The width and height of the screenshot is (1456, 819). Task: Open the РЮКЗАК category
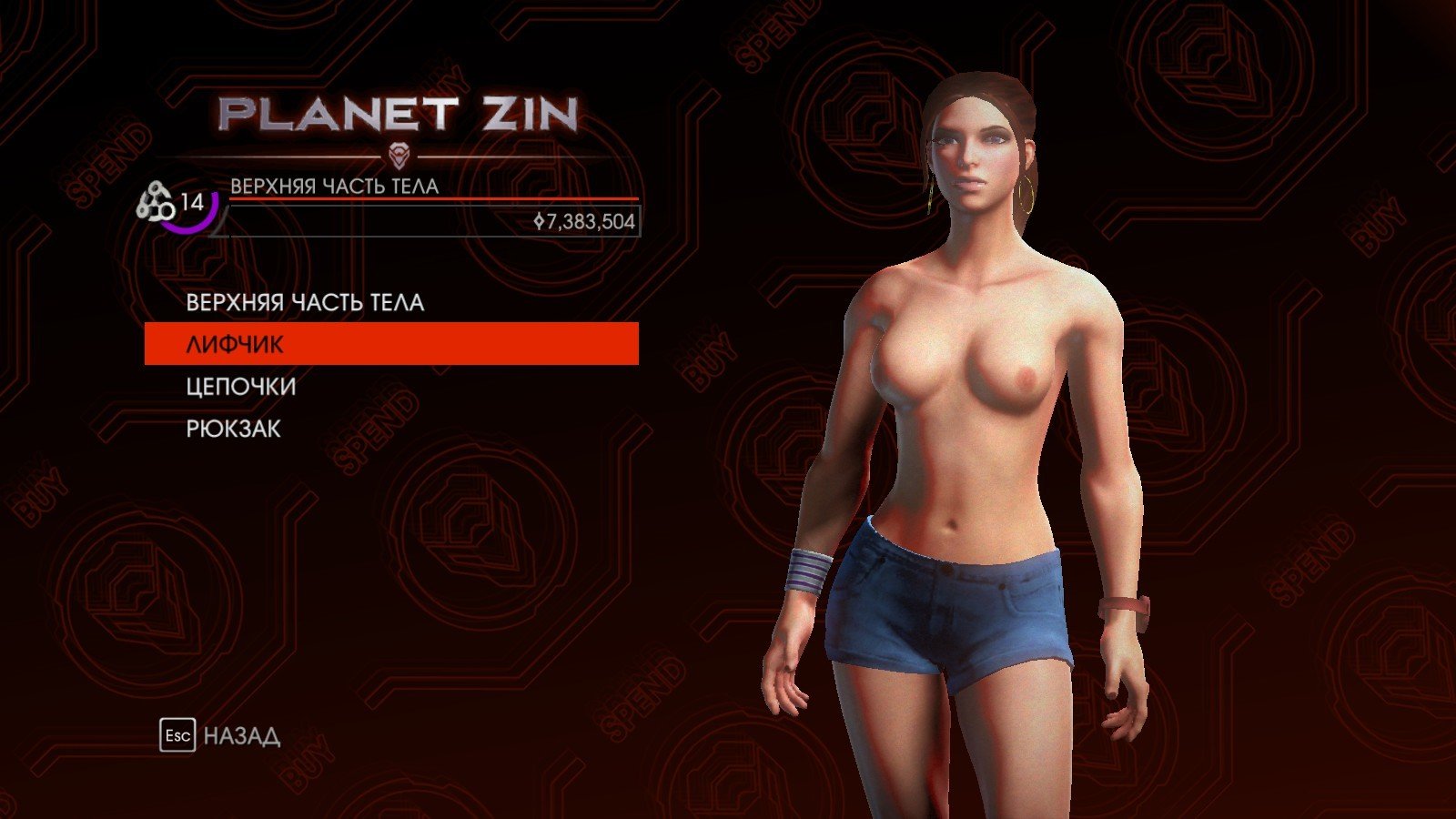(234, 429)
